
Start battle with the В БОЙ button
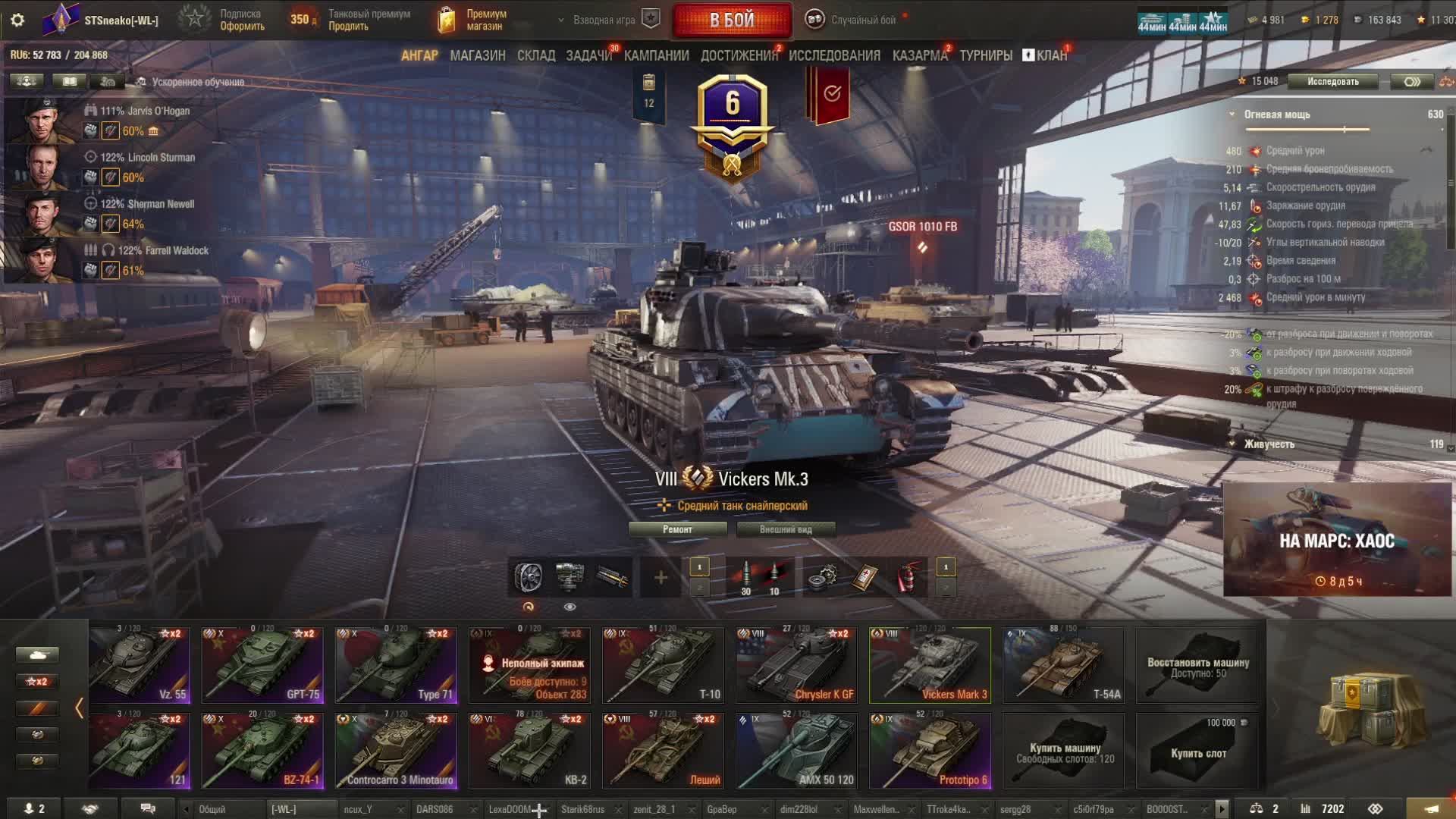point(732,20)
